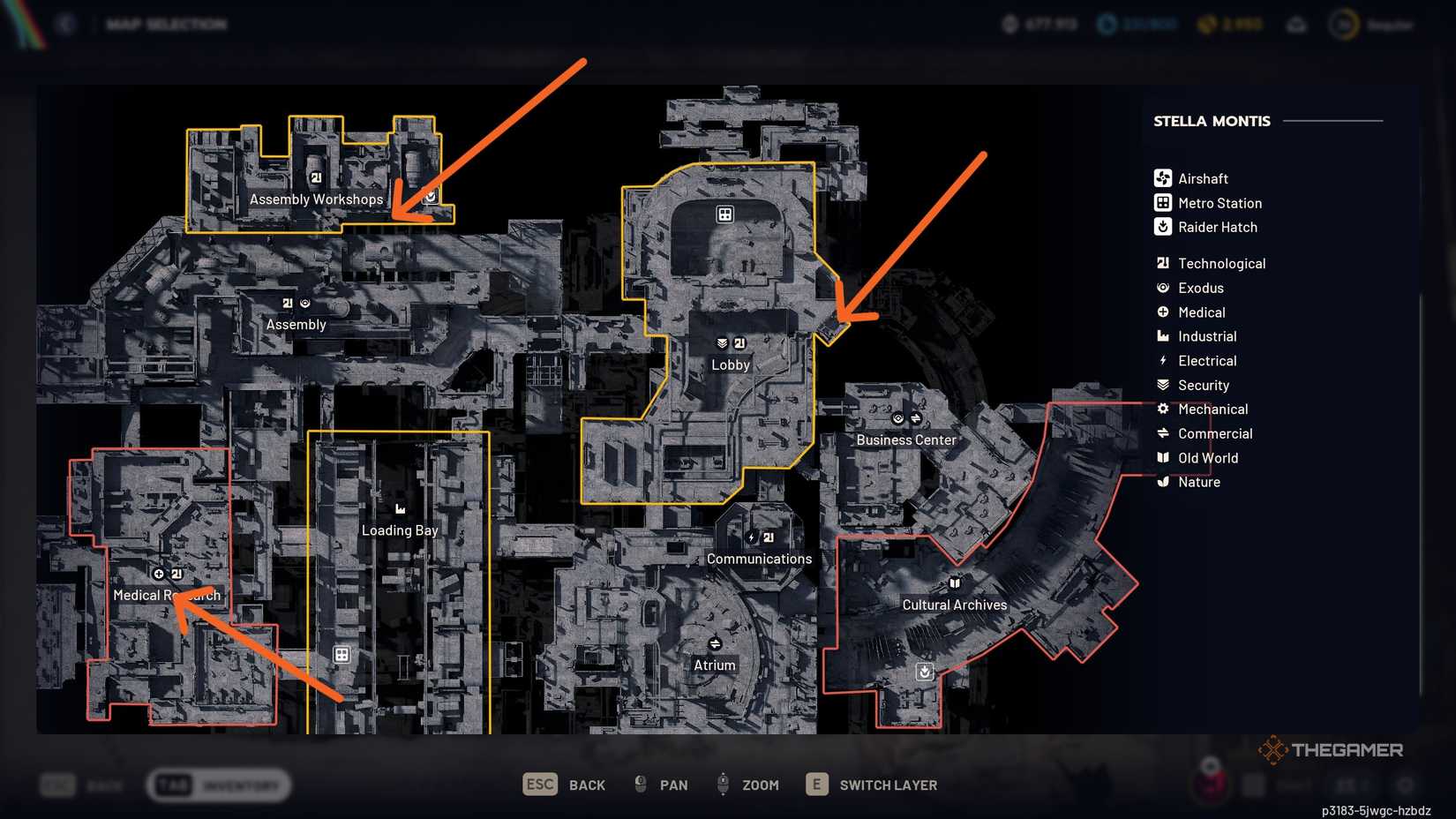The height and width of the screenshot is (819, 1456).
Task: Click the Old World book icon at Cultural Archives
Action: [955, 582]
